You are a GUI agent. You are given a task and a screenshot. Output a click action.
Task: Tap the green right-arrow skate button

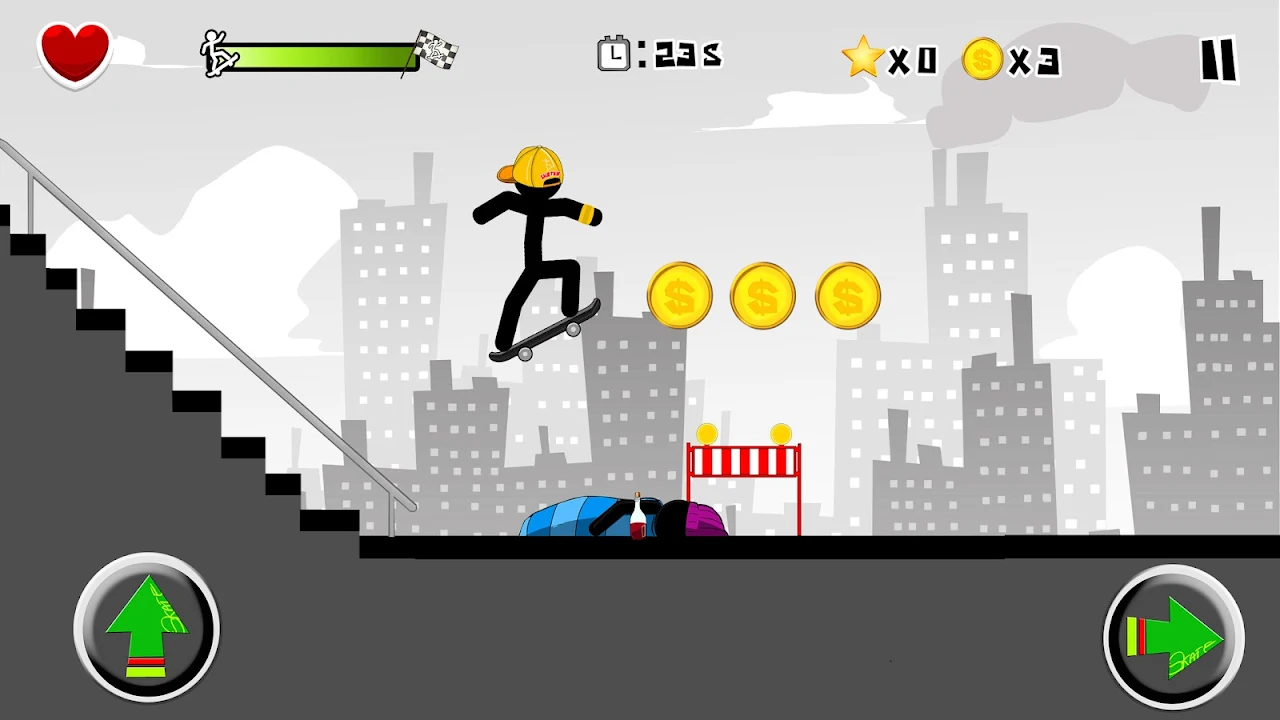click(x=1174, y=638)
